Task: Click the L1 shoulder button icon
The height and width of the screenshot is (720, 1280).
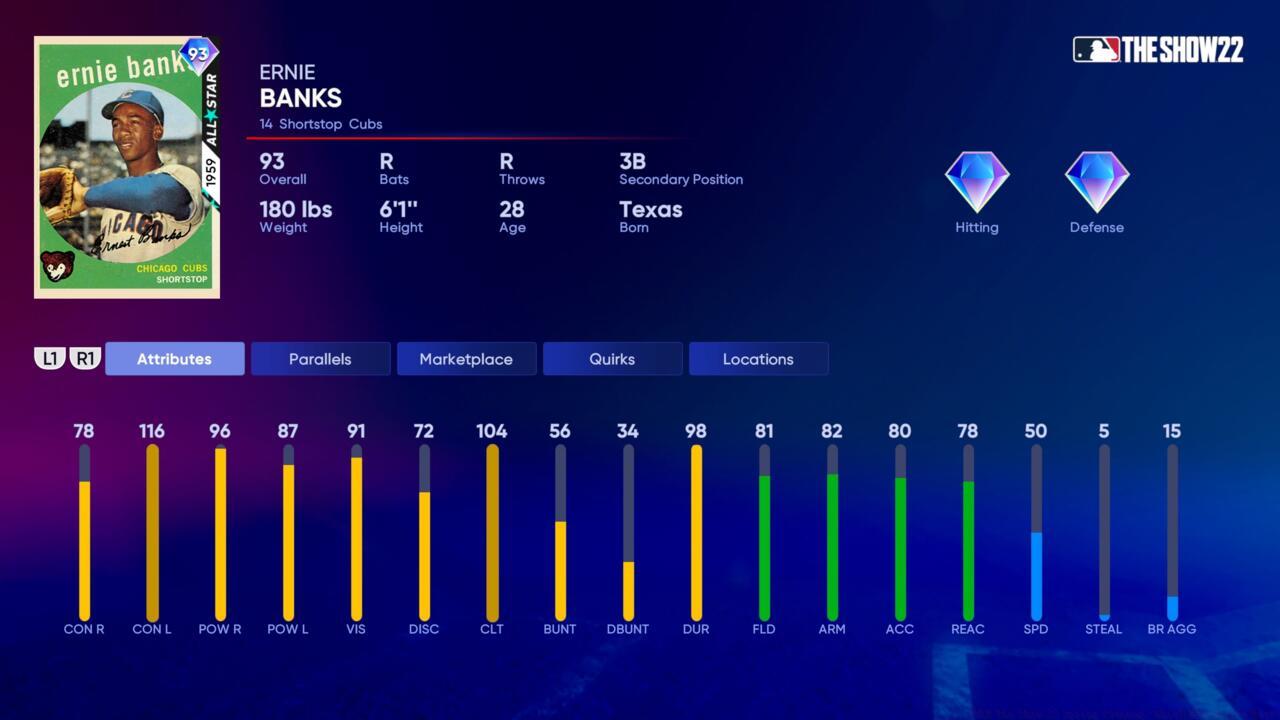Action: coord(51,358)
